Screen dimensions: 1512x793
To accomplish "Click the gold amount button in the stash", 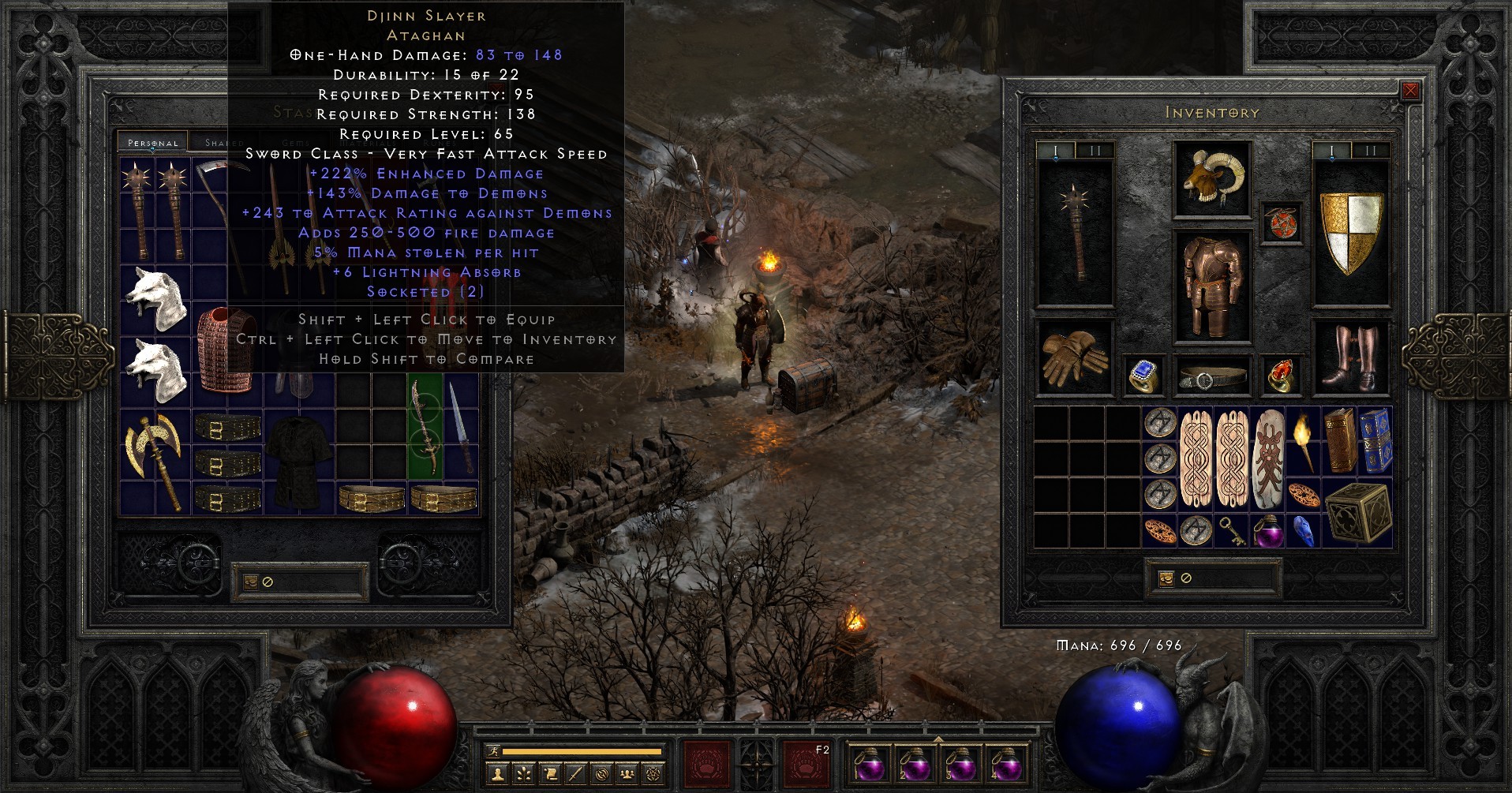I will click(251, 582).
